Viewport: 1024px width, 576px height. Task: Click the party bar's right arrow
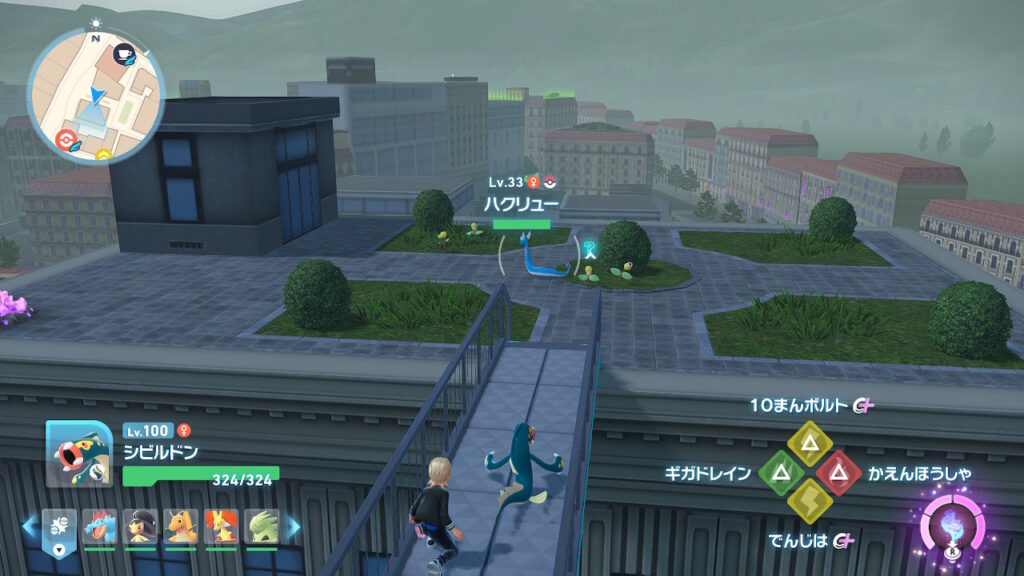294,526
